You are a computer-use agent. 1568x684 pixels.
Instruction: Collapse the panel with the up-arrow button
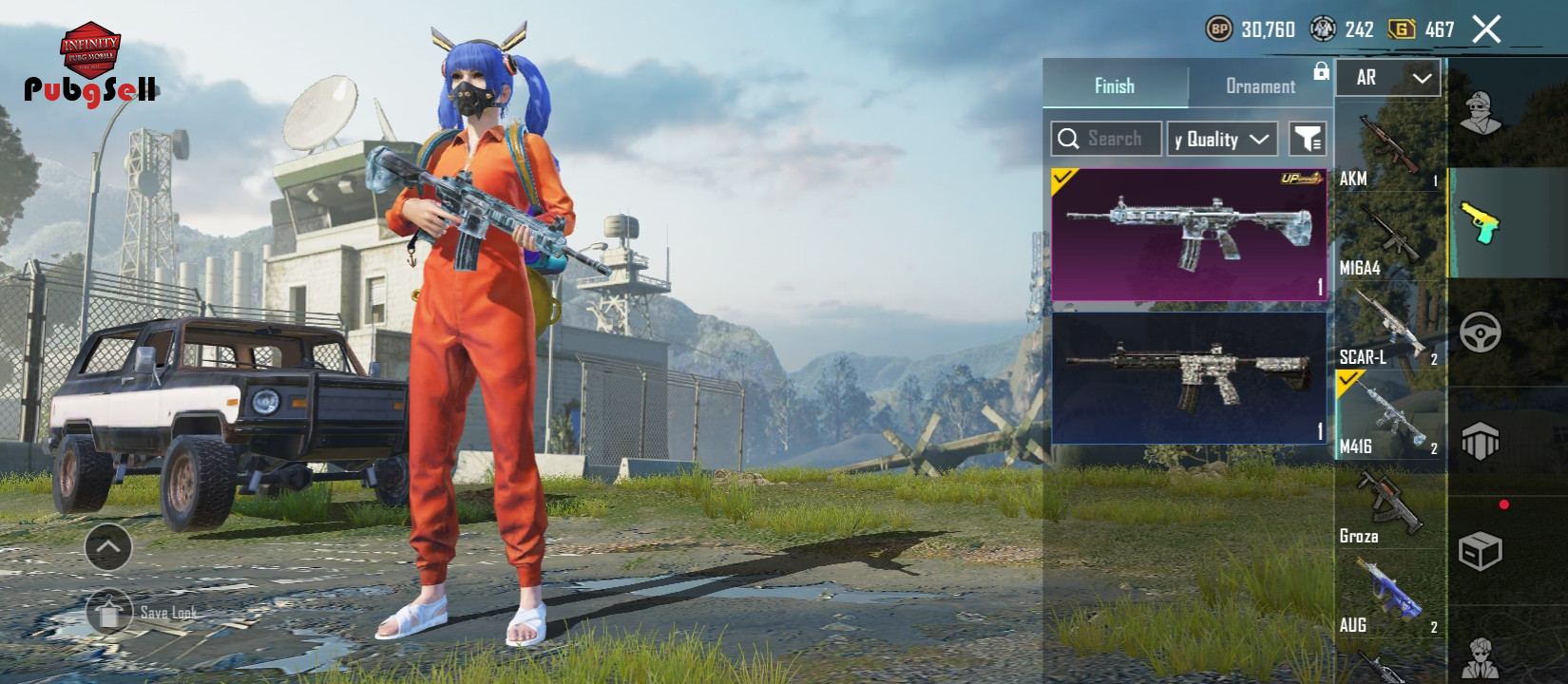click(x=108, y=546)
